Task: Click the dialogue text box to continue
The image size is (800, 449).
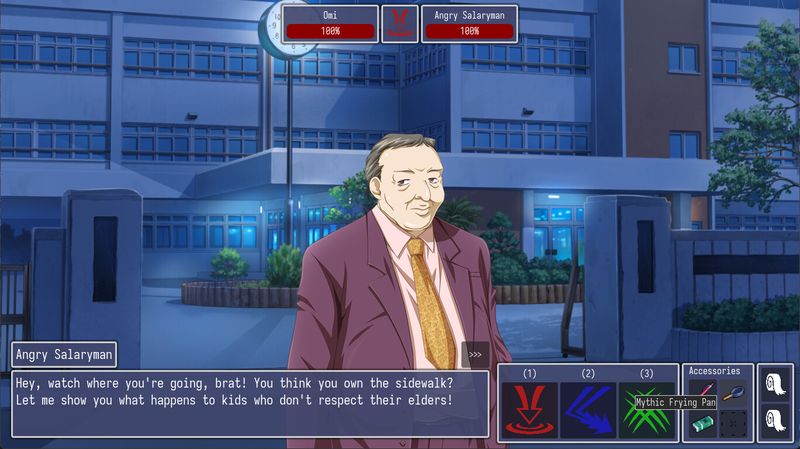Action: pos(250,402)
